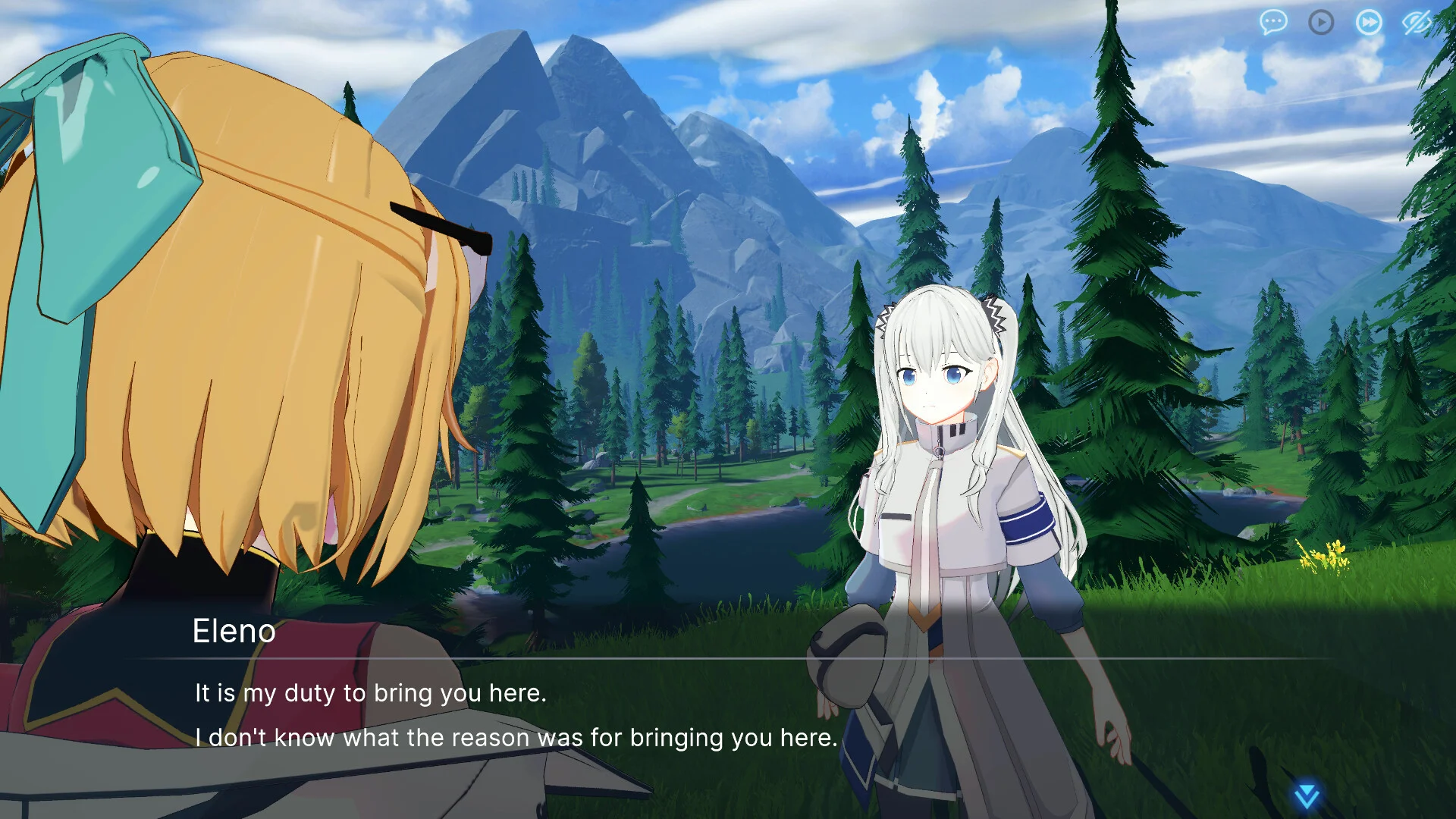Click the speaker name Eleno
Image resolution: width=1456 pixels, height=819 pixels.
(x=235, y=632)
